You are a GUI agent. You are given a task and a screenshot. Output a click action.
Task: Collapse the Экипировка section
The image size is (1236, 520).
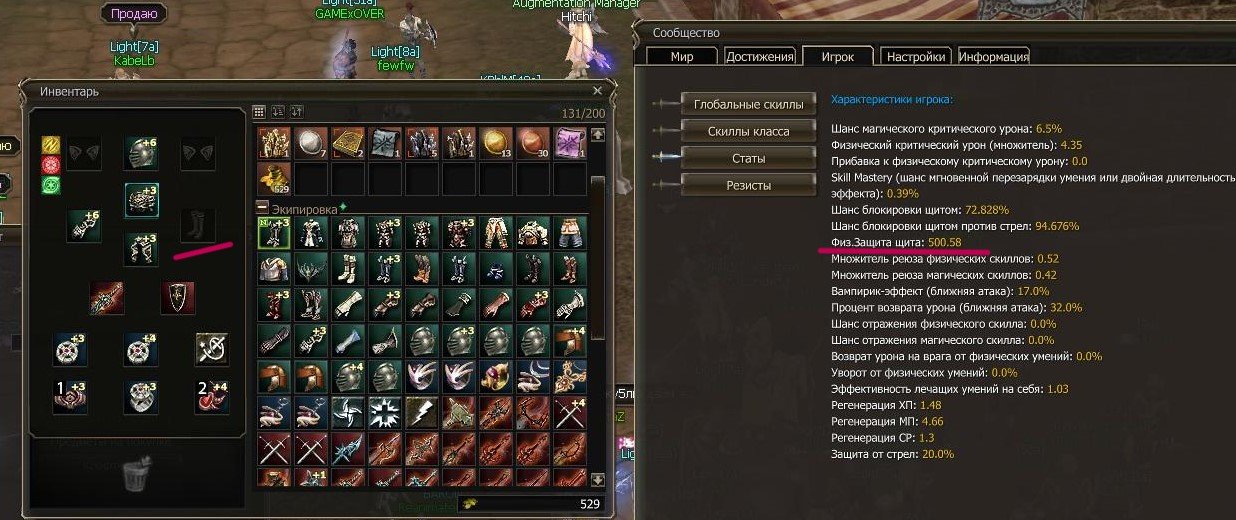point(263,207)
